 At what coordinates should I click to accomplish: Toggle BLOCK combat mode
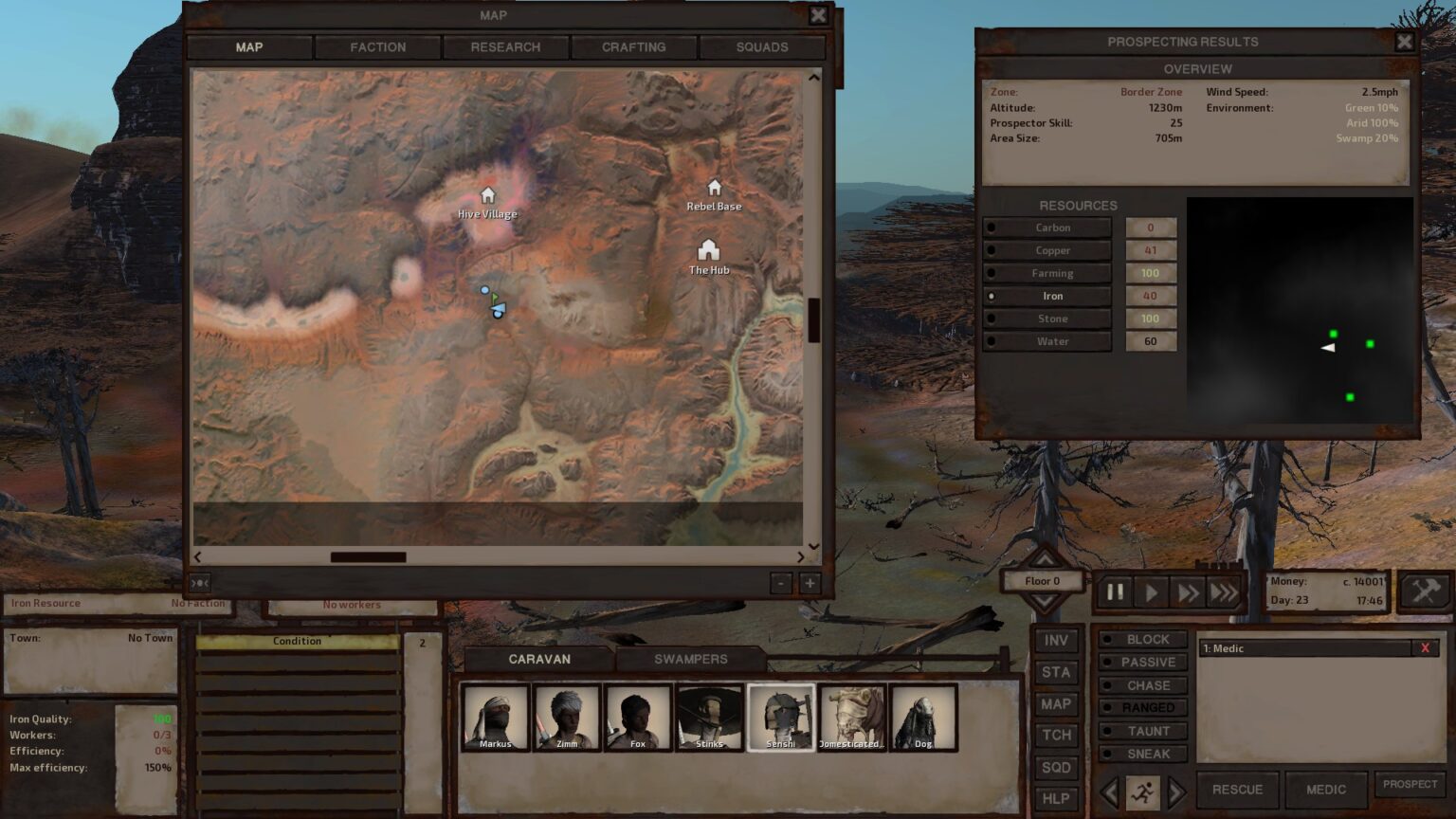[x=1144, y=639]
